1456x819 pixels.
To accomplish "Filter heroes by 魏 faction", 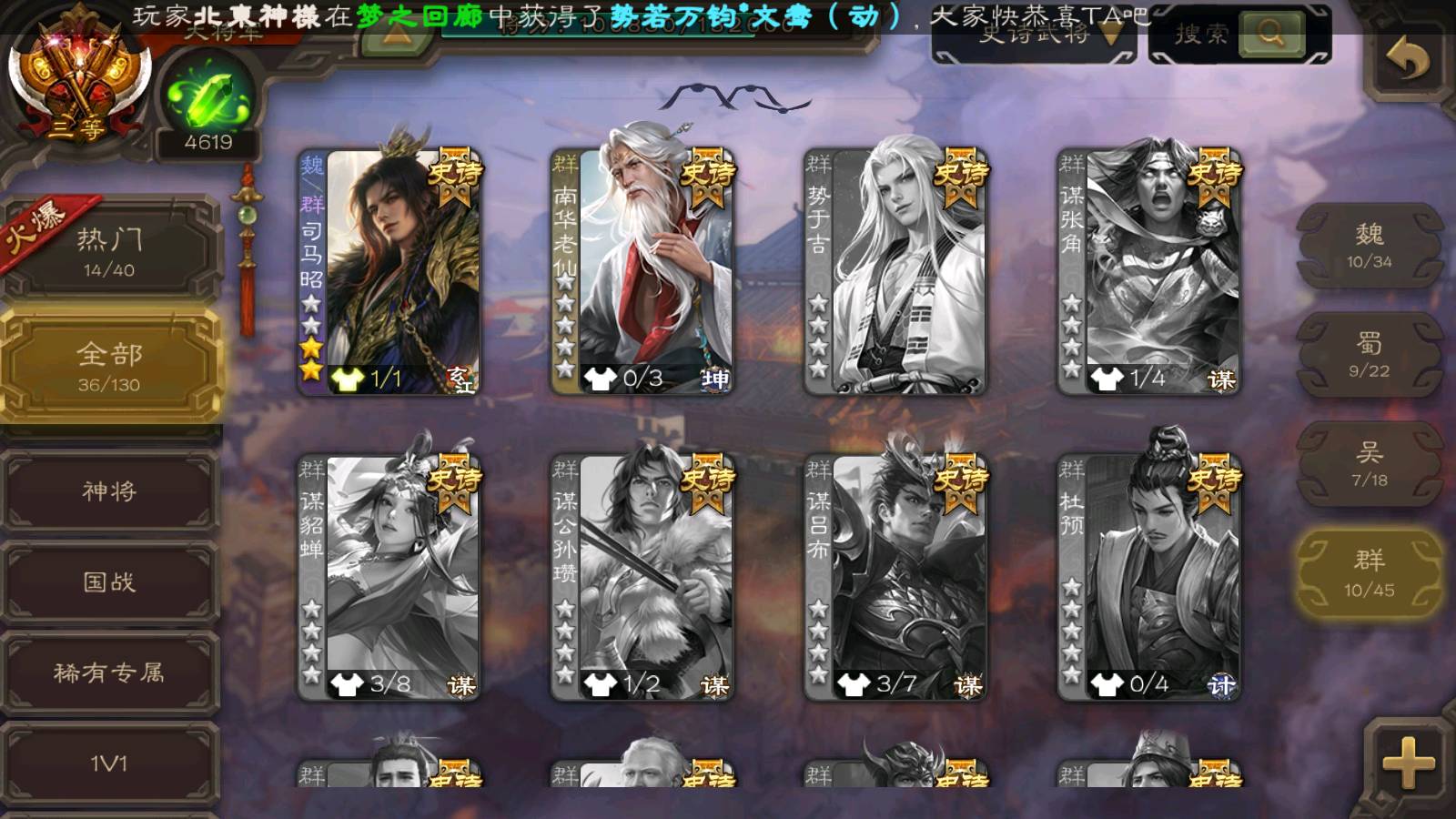I will [x=1370, y=246].
